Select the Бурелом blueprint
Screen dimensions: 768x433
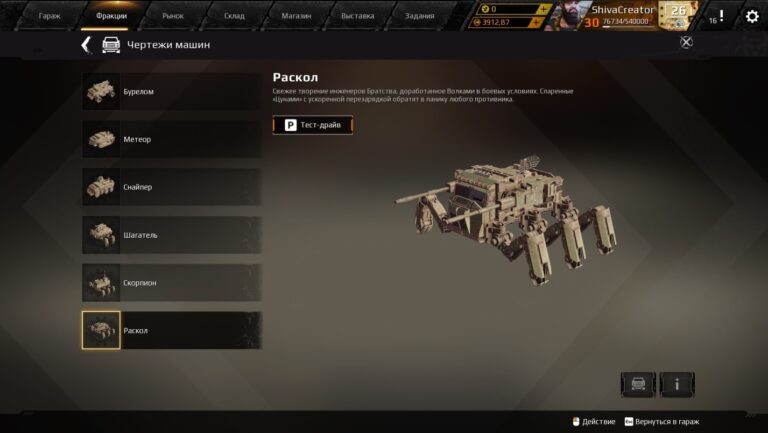(x=171, y=92)
